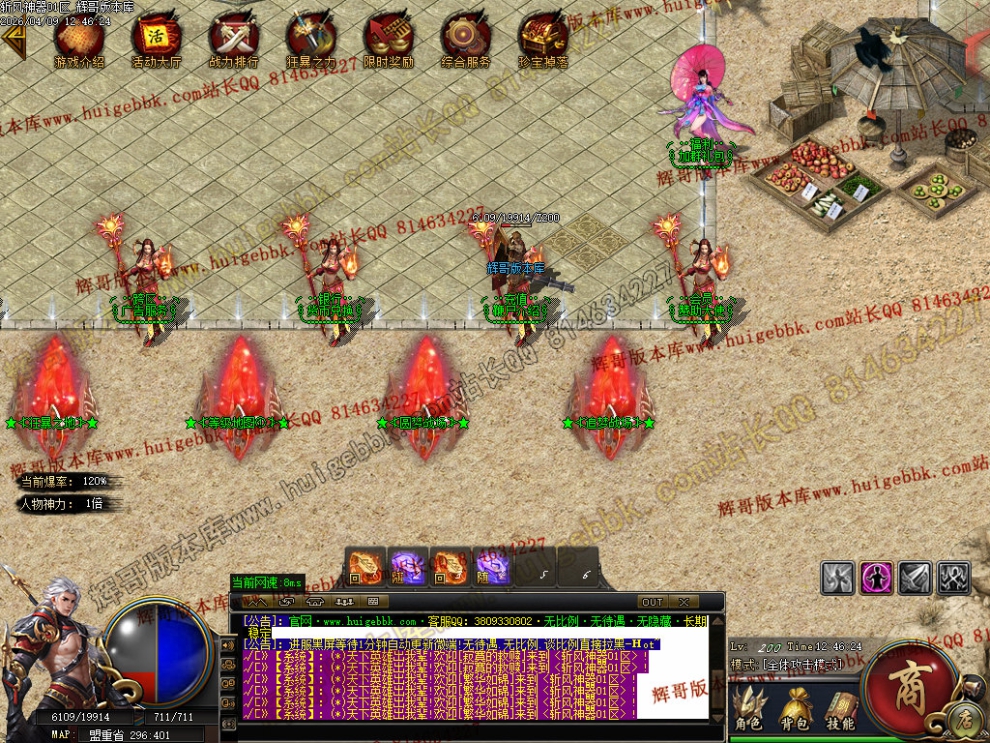The height and width of the screenshot is (743, 990).
Task: Open the 狂暴之力 berserk power panel
Action: (x=310, y=38)
